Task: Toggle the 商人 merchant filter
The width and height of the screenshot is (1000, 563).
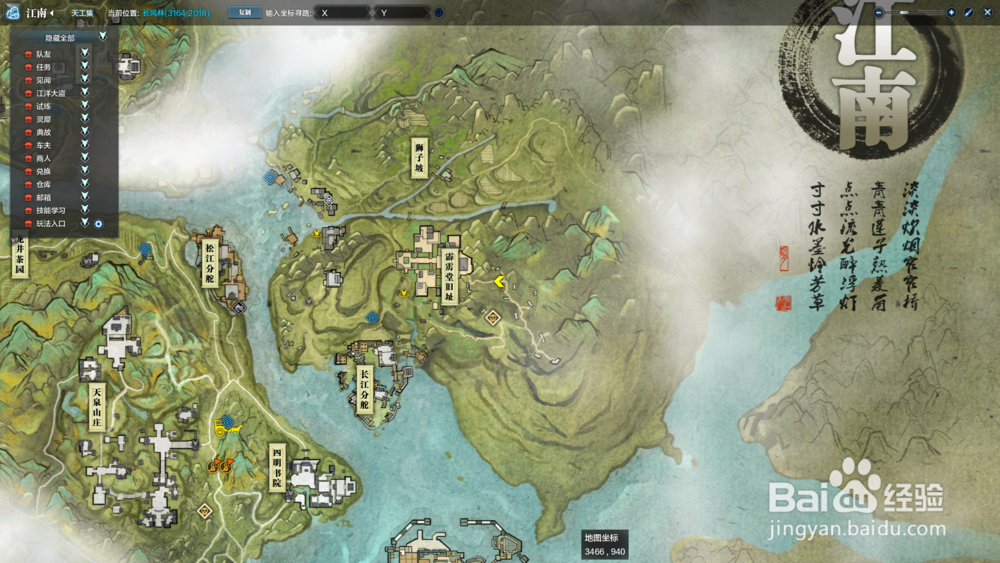Action: point(85,158)
